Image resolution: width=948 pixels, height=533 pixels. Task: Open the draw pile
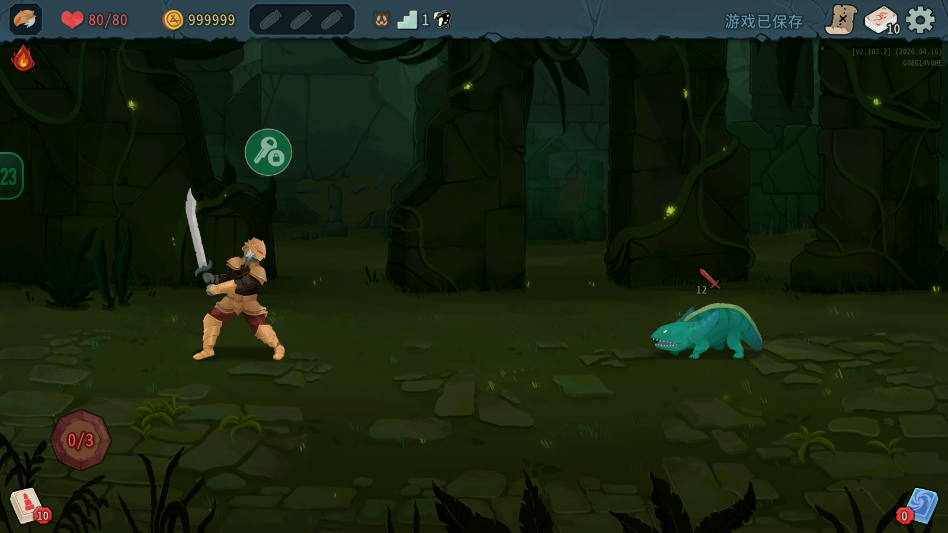coord(27,505)
